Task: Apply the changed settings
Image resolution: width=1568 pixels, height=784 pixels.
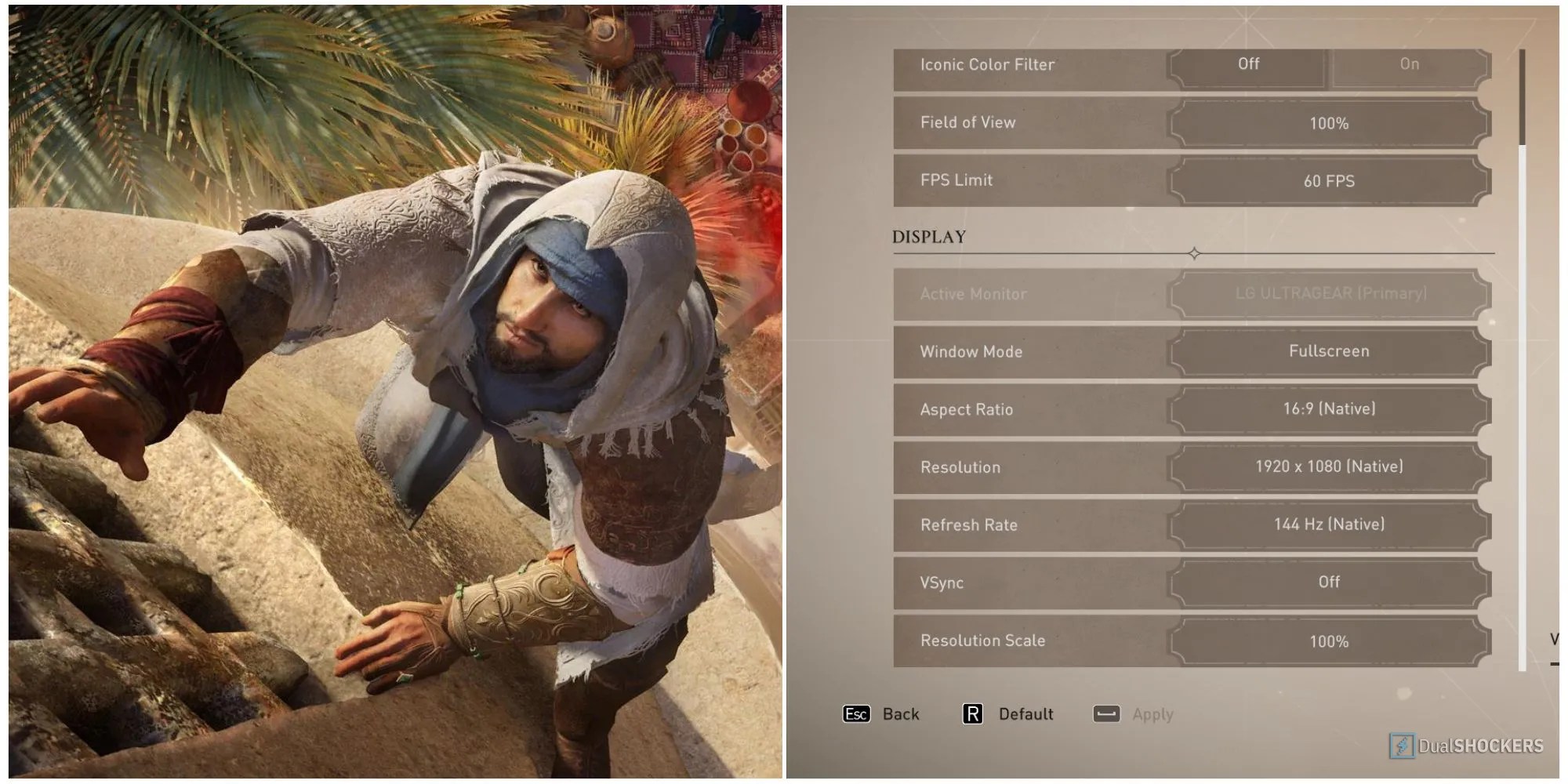Action: (1133, 714)
